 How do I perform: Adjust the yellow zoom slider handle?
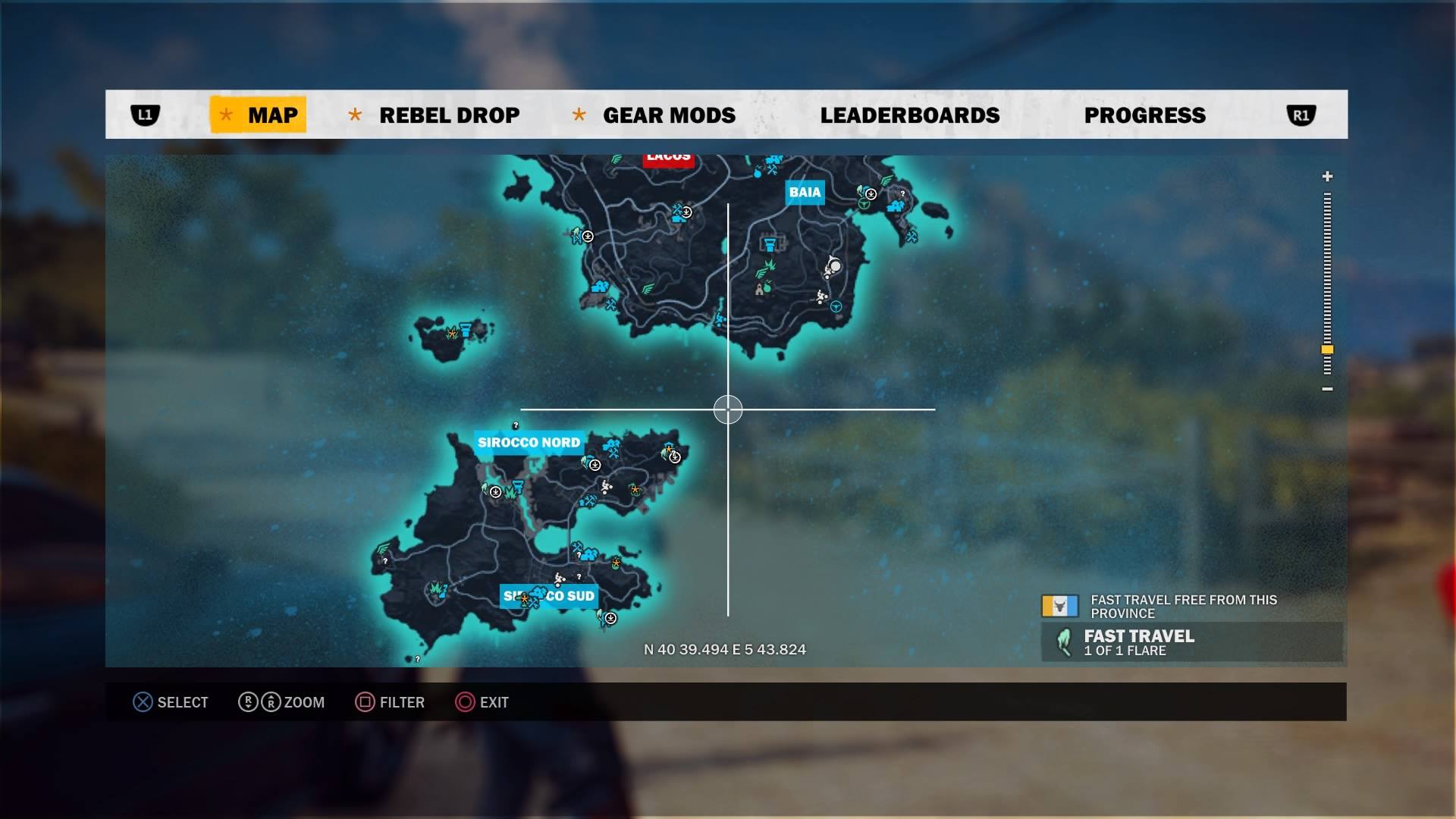pos(1327,350)
